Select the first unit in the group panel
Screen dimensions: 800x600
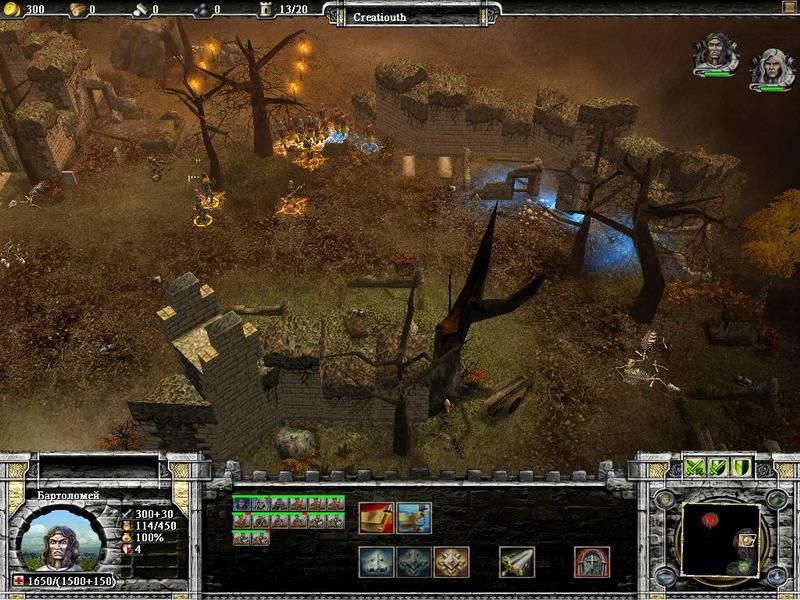(x=241, y=503)
